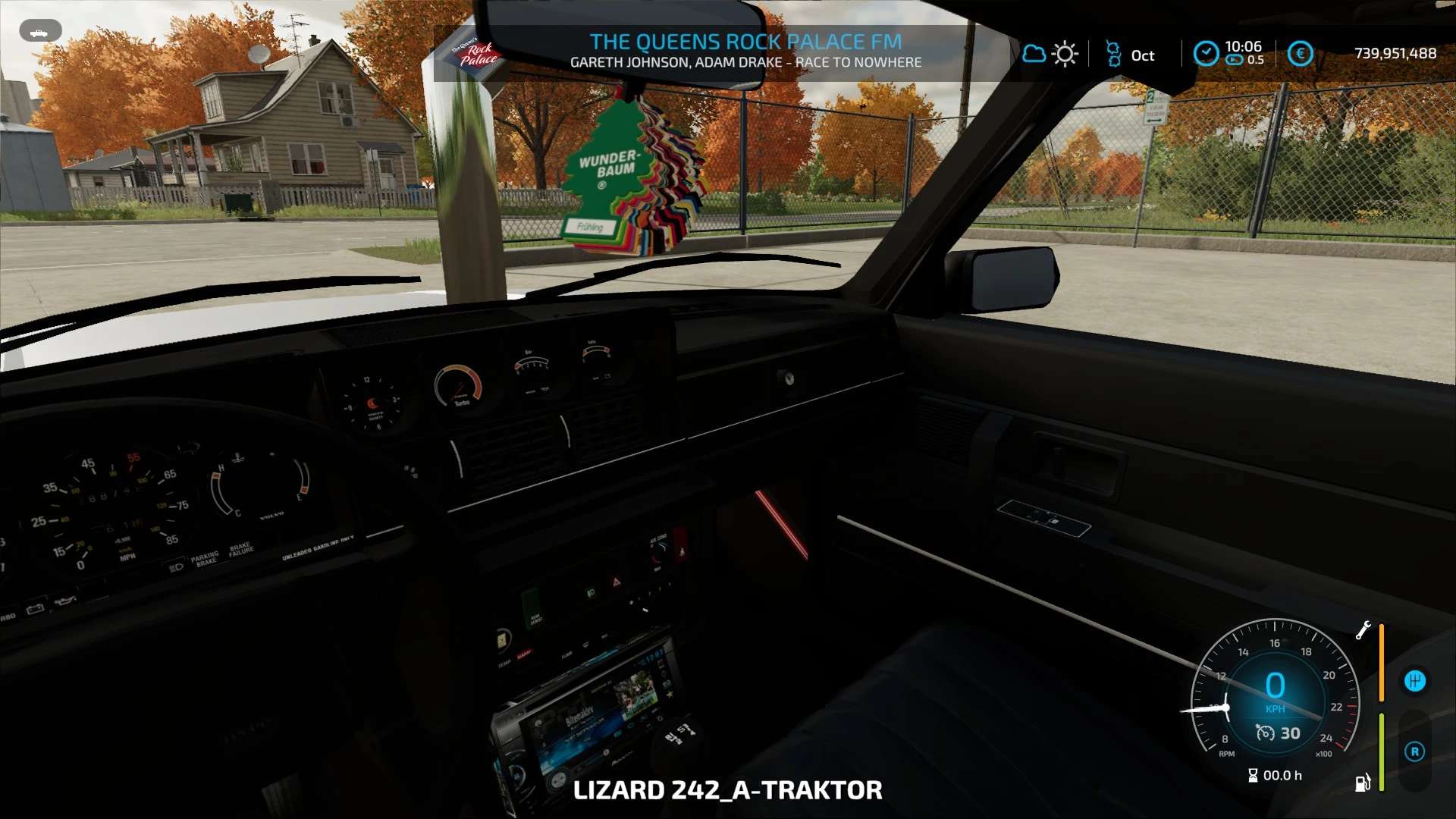Click the reverse gear R indicator
Image resolution: width=1456 pixels, height=819 pixels.
[1414, 752]
